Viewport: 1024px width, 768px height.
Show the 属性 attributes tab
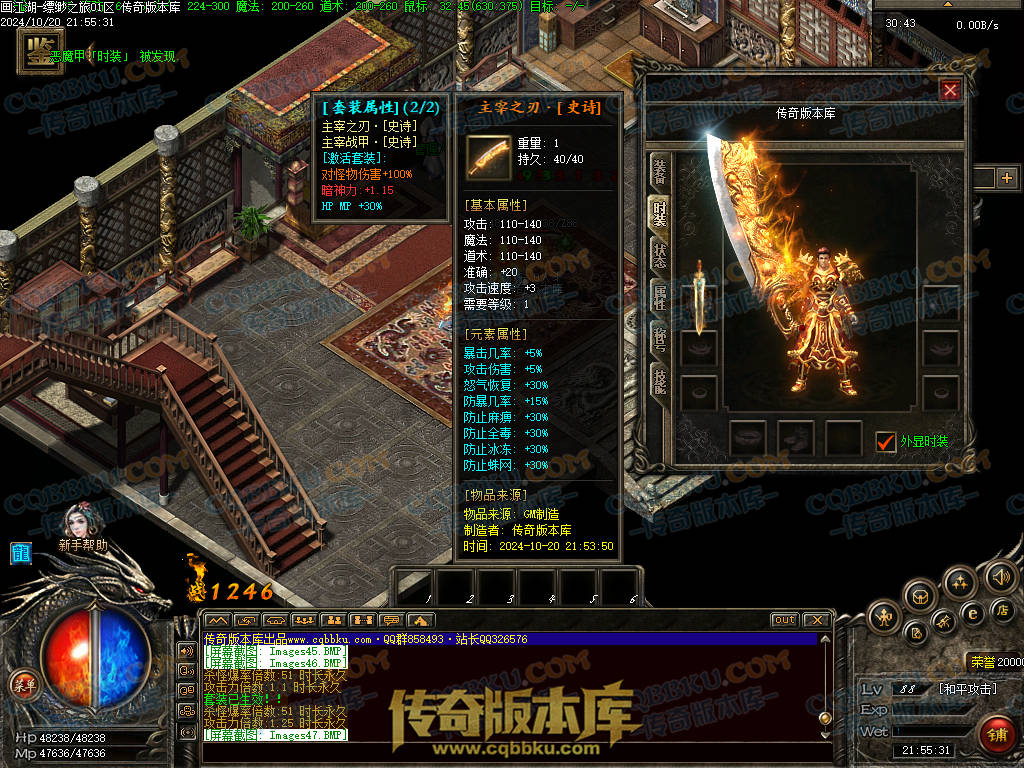[x=659, y=295]
